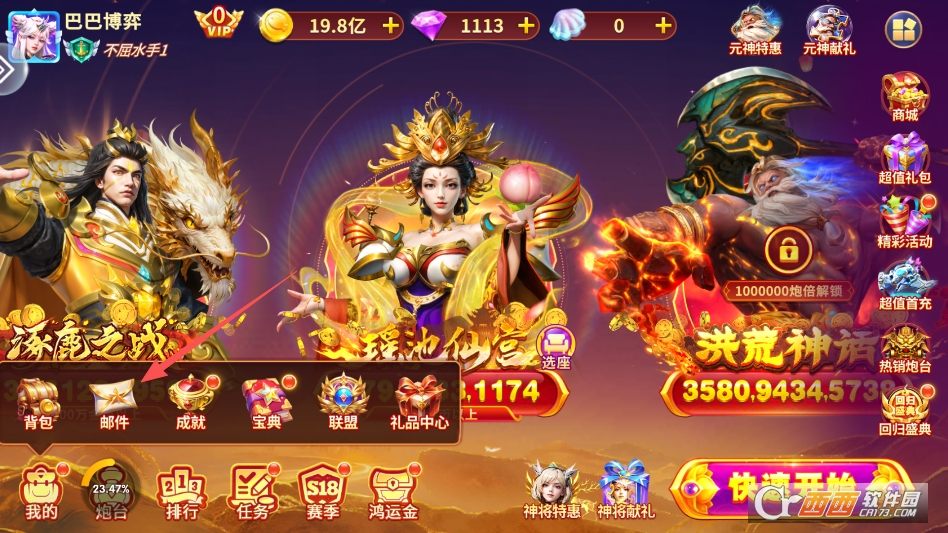Open the 元神特惠 offer icon
The image size is (948, 533).
pos(756,30)
